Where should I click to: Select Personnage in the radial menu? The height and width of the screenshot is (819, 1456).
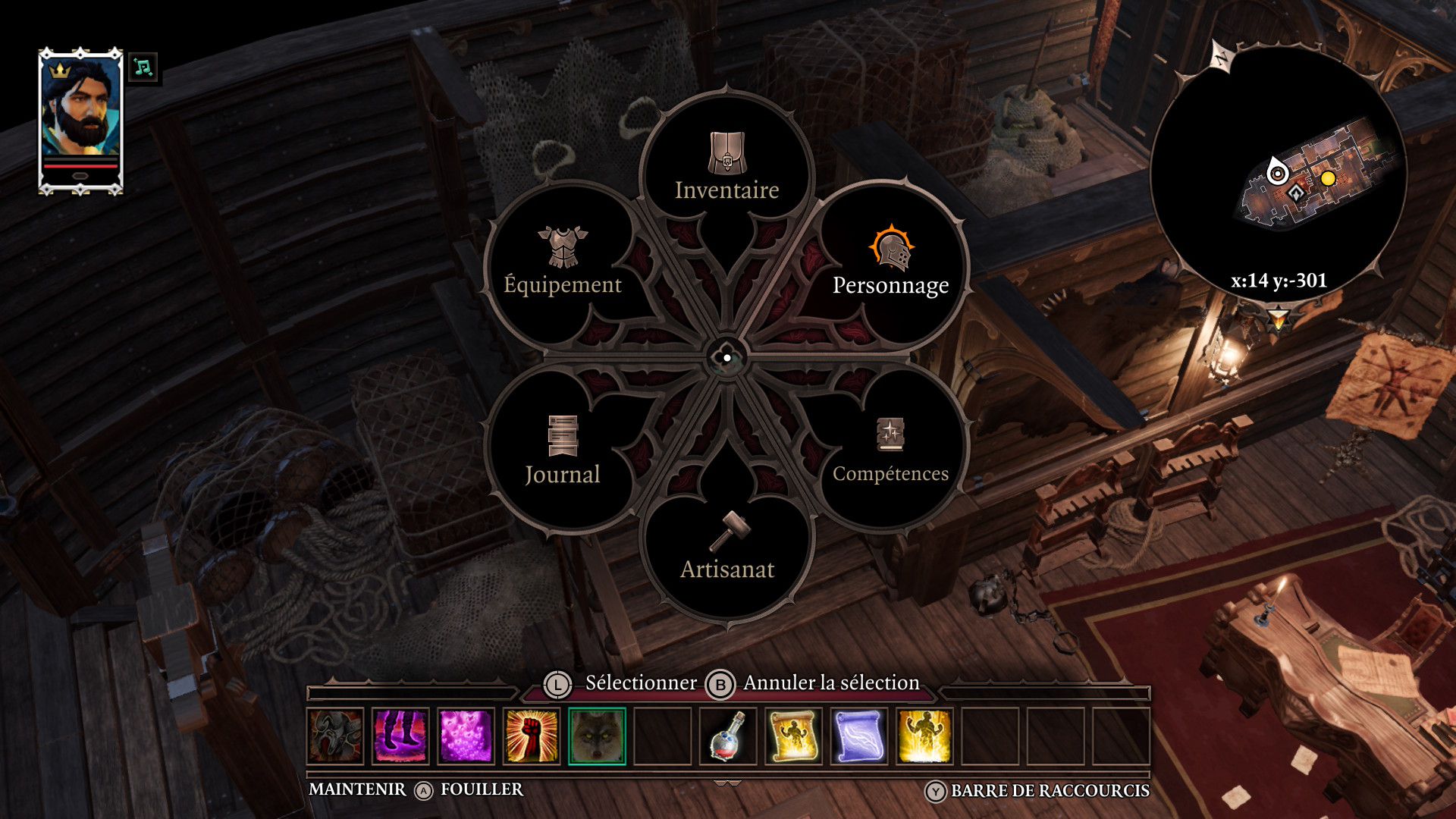(890, 265)
